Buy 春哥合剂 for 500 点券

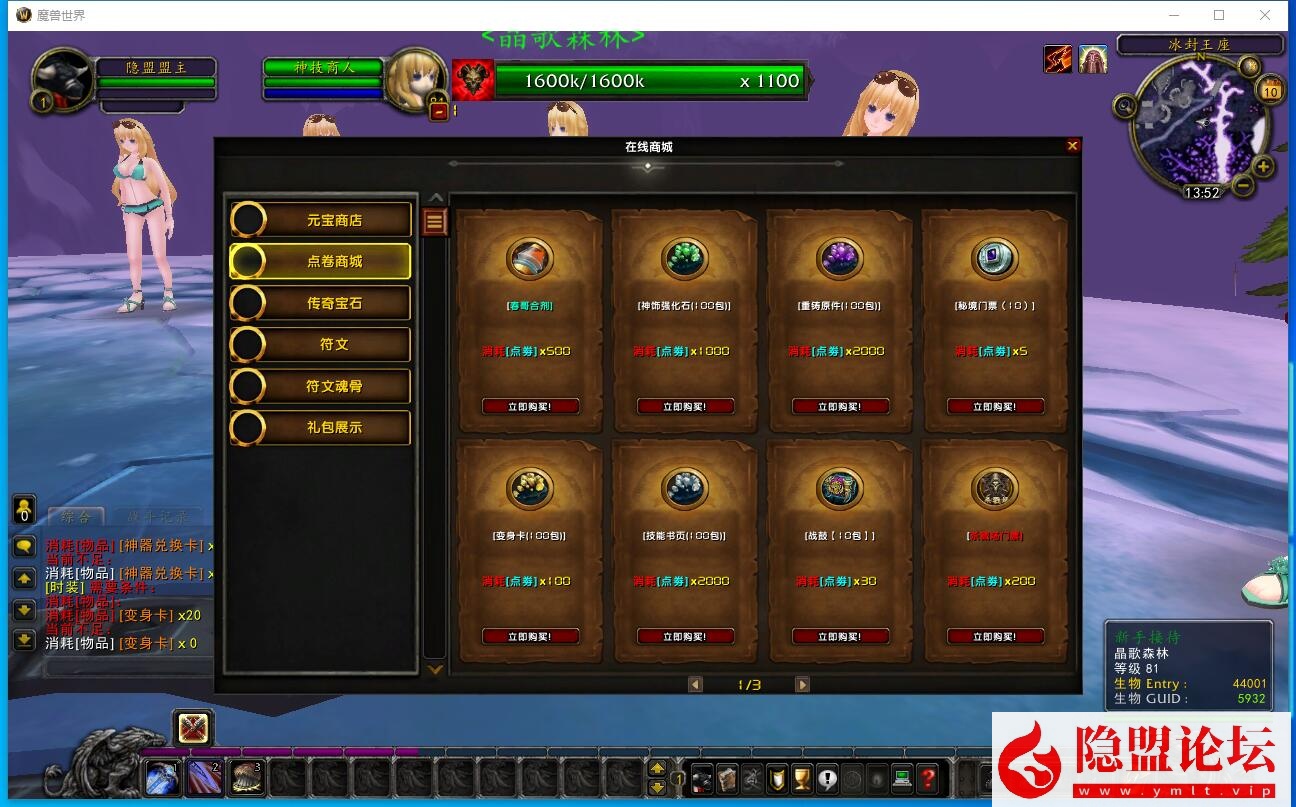tap(530, 407)
